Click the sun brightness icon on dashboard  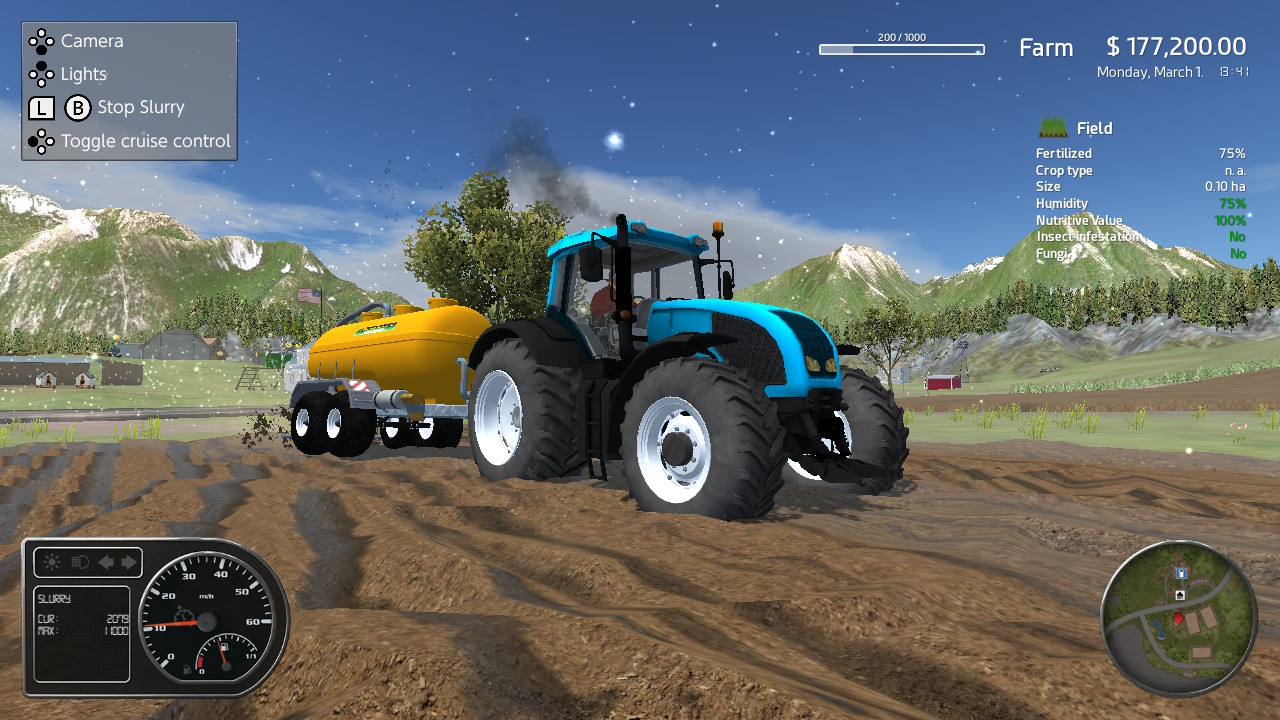click(51, 561)
